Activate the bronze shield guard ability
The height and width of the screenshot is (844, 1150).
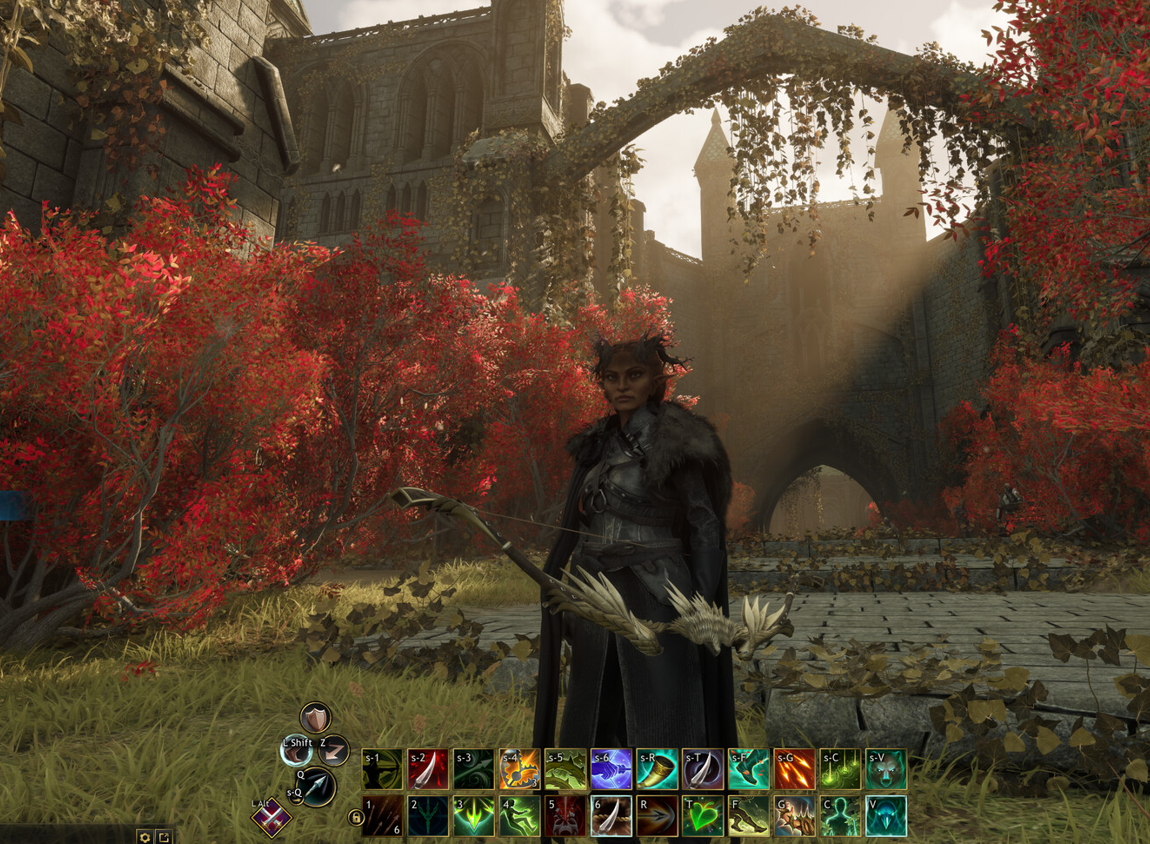tap(315, 717)
